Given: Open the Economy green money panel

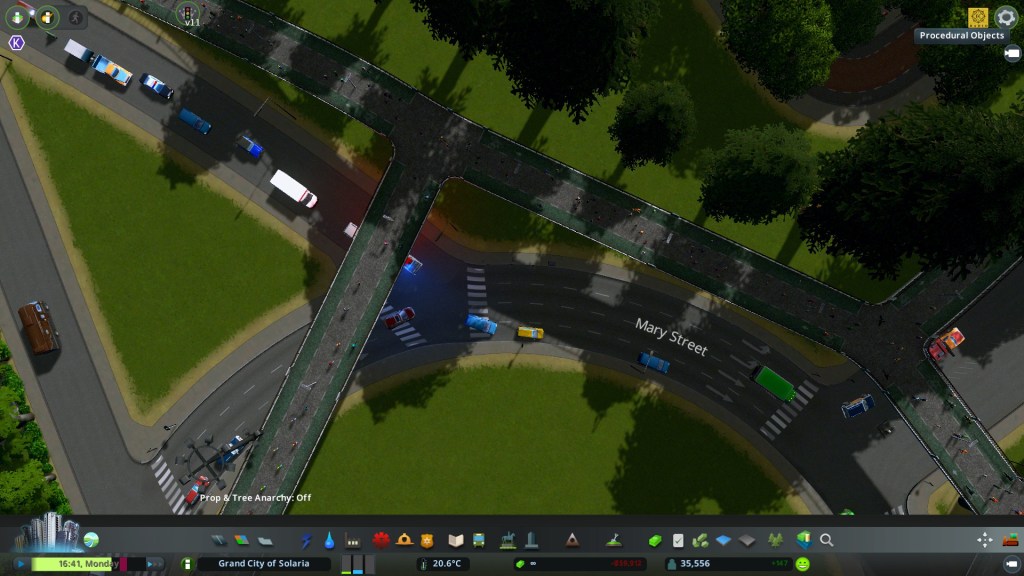Looking at the screenshot, I should (655, 540).
